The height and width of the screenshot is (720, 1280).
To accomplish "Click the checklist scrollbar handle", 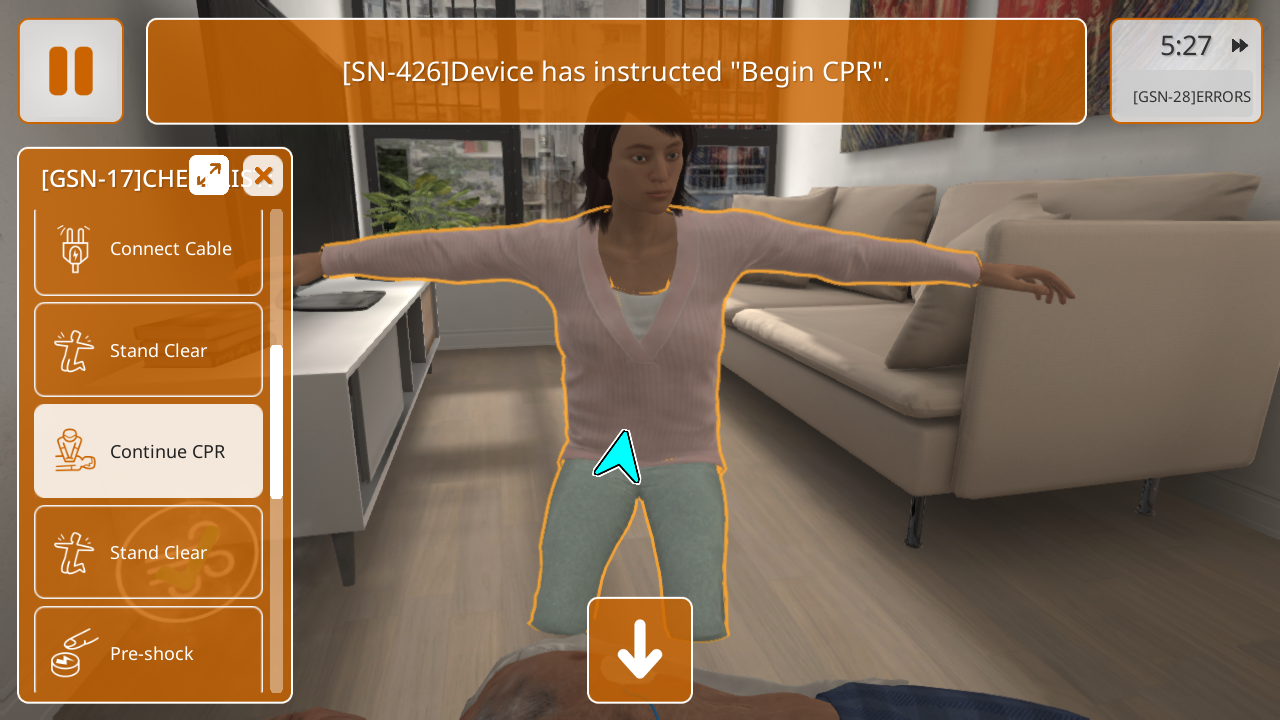I will coord(277,422).
